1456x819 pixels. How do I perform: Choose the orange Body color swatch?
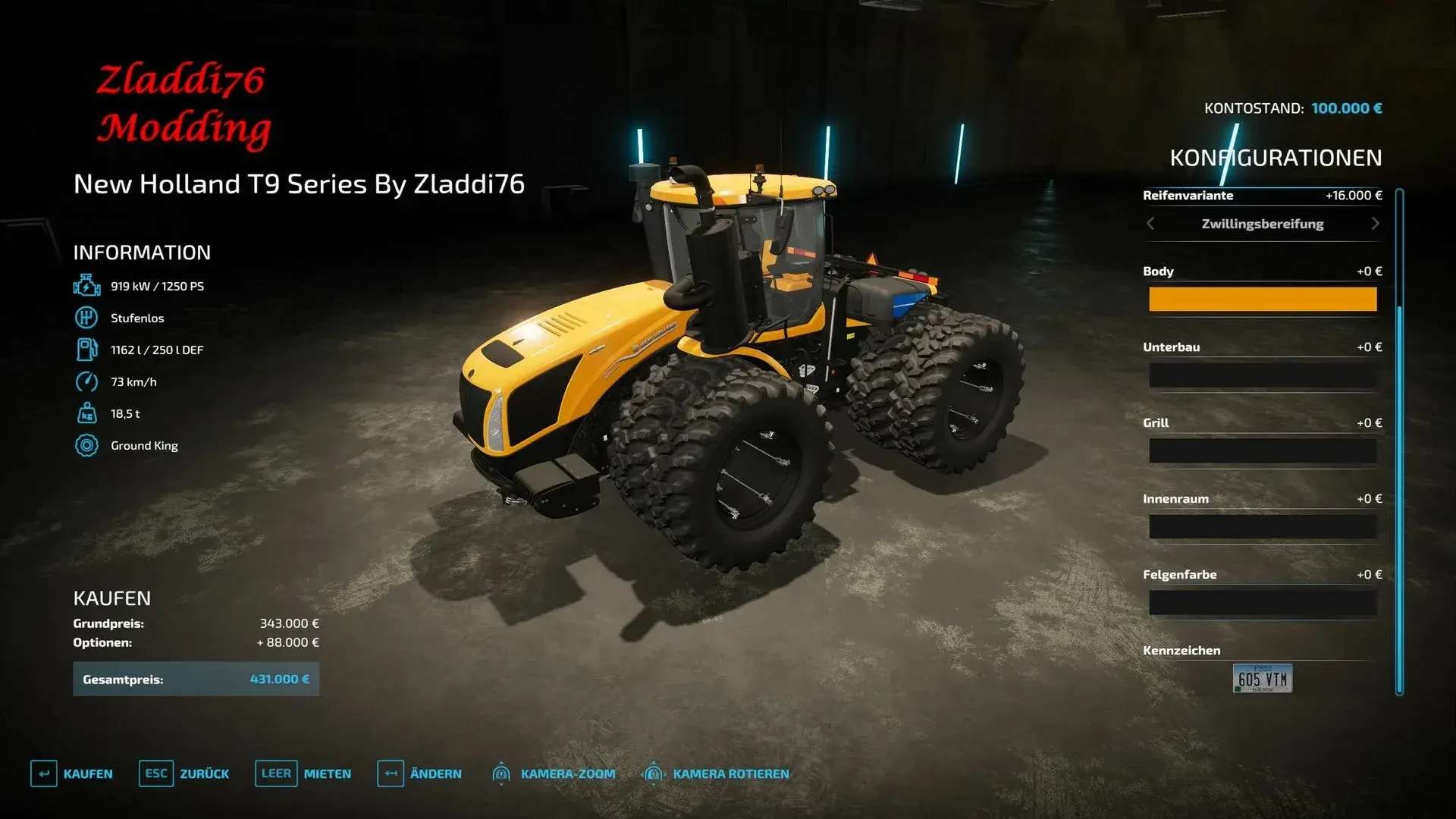(1262, 300)
